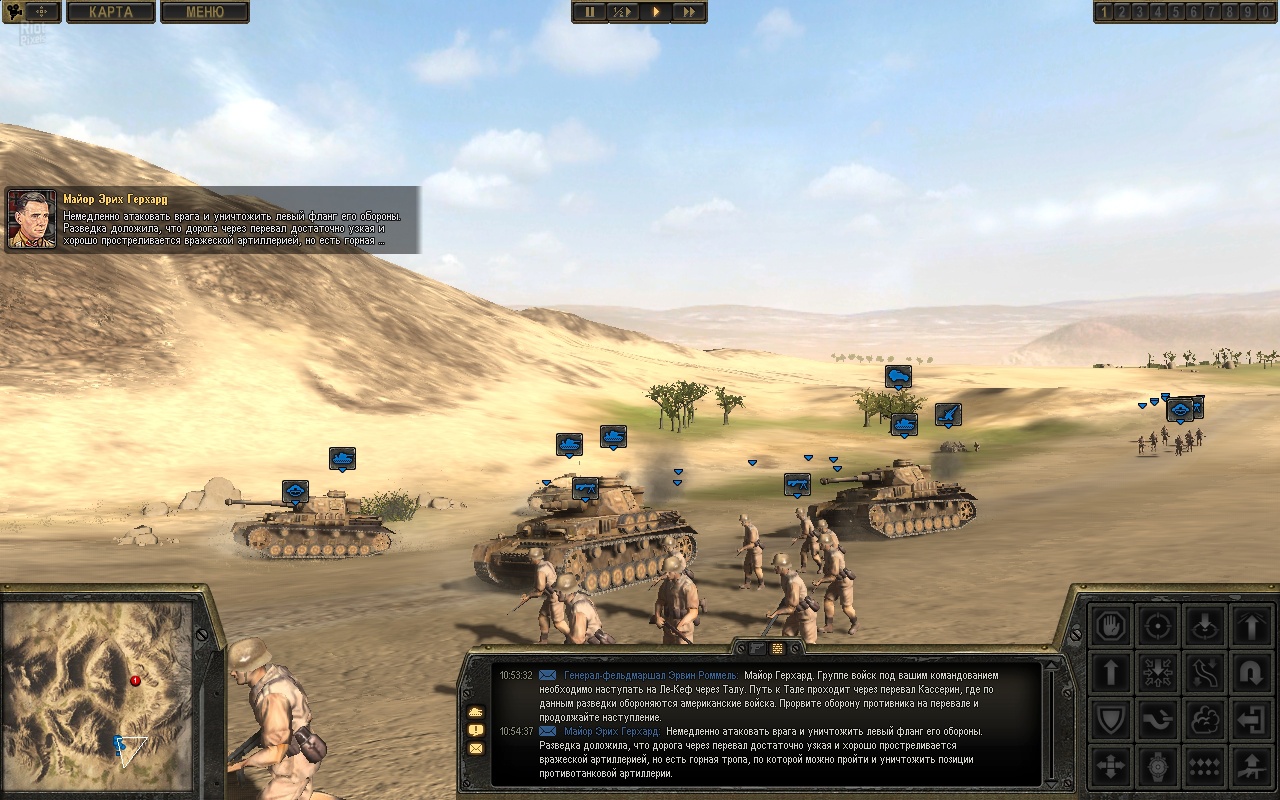Set game speed to half
Viewport: 1280px width, 800px height.
tap(622, 12)
